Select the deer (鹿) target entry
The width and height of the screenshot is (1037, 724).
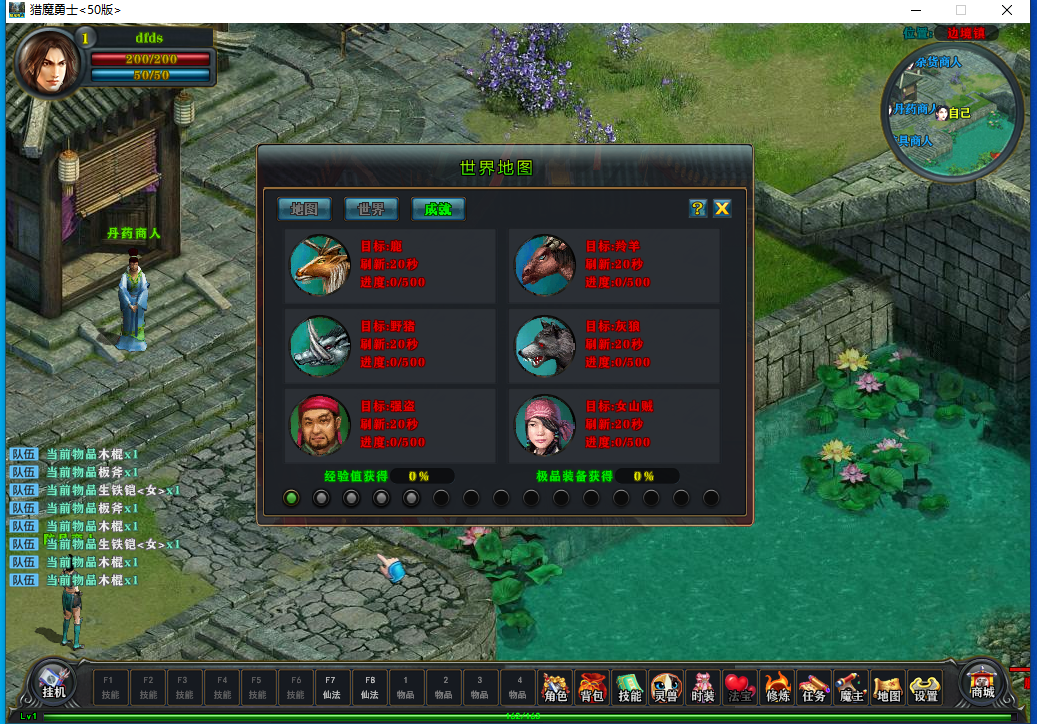pos(320,265)
